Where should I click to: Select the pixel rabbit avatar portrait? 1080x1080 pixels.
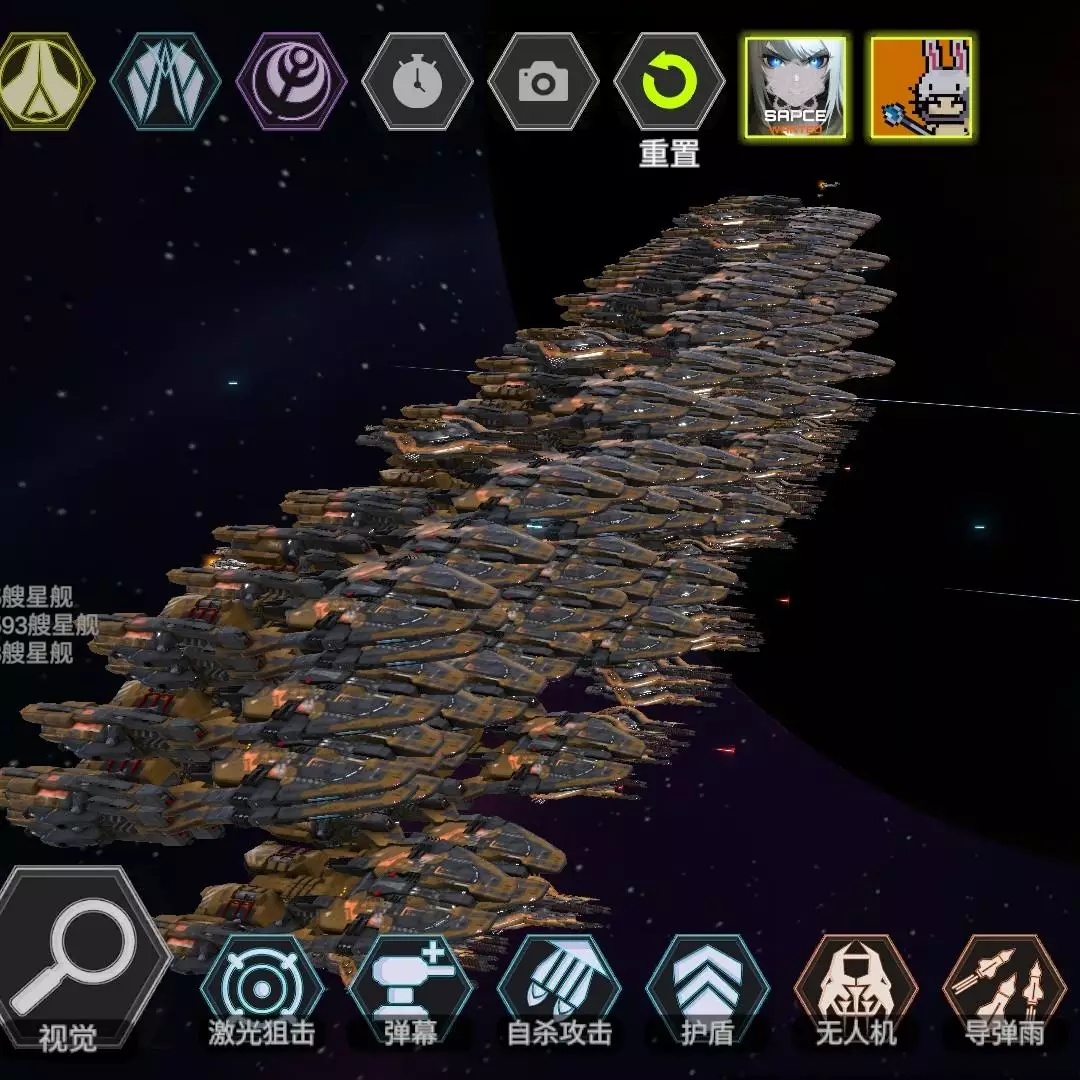921,87
